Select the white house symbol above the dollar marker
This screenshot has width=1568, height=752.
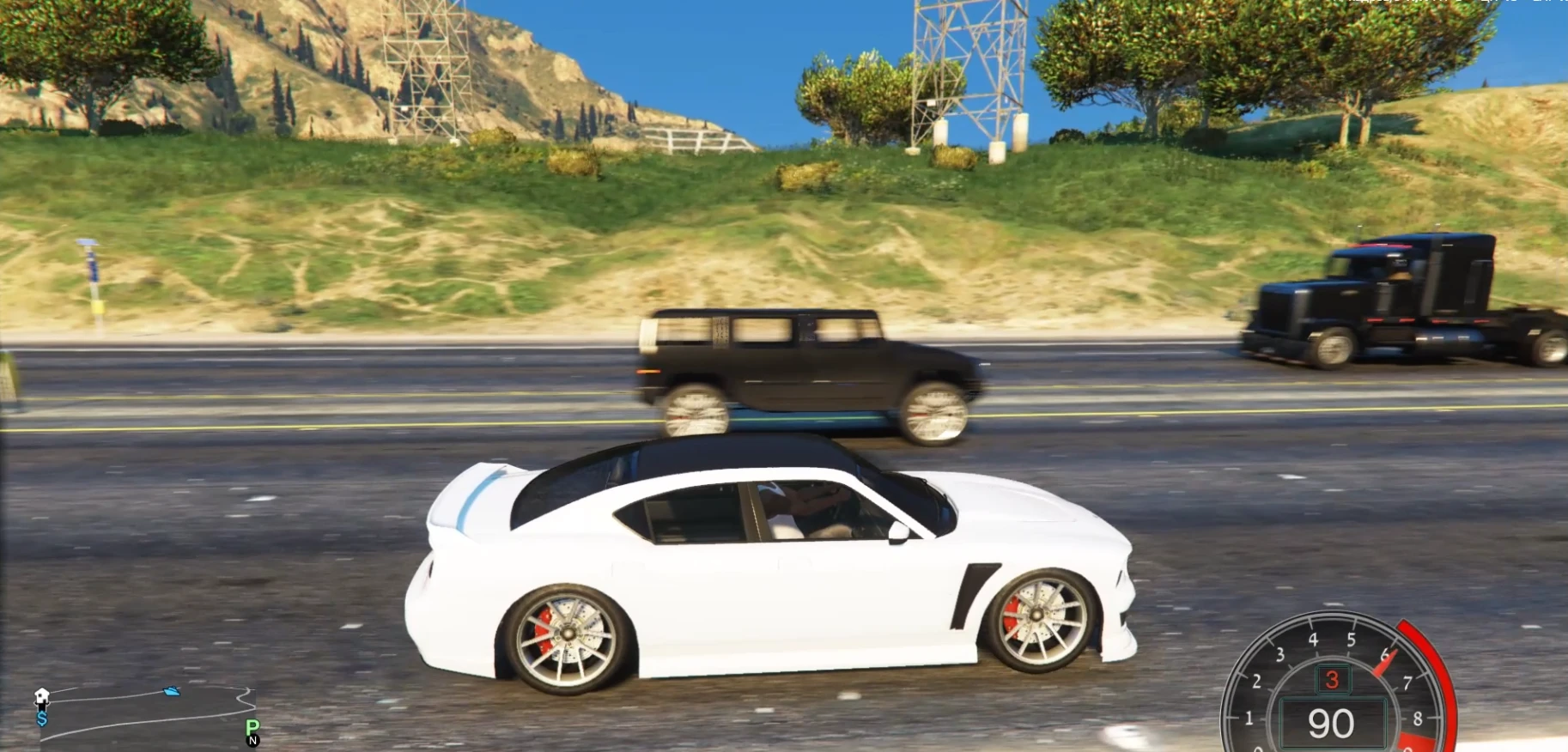[x=41, y=695]
